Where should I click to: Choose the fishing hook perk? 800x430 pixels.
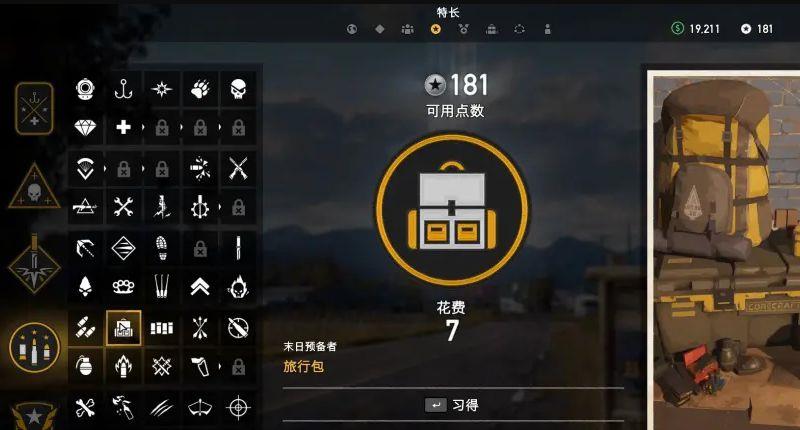click(124, 89)
